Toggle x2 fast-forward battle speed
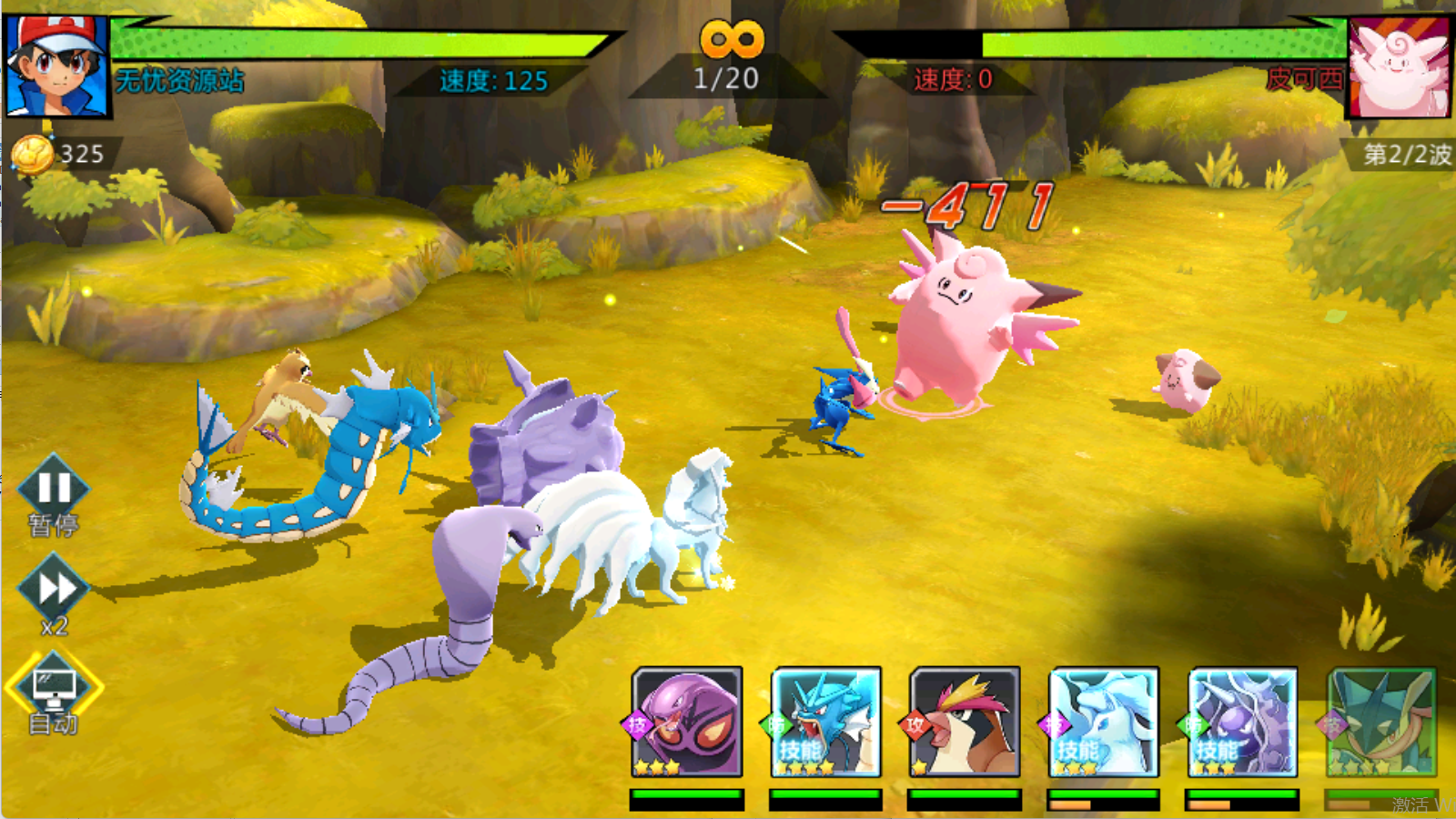1456x819 pixels. tap(53, 591)
